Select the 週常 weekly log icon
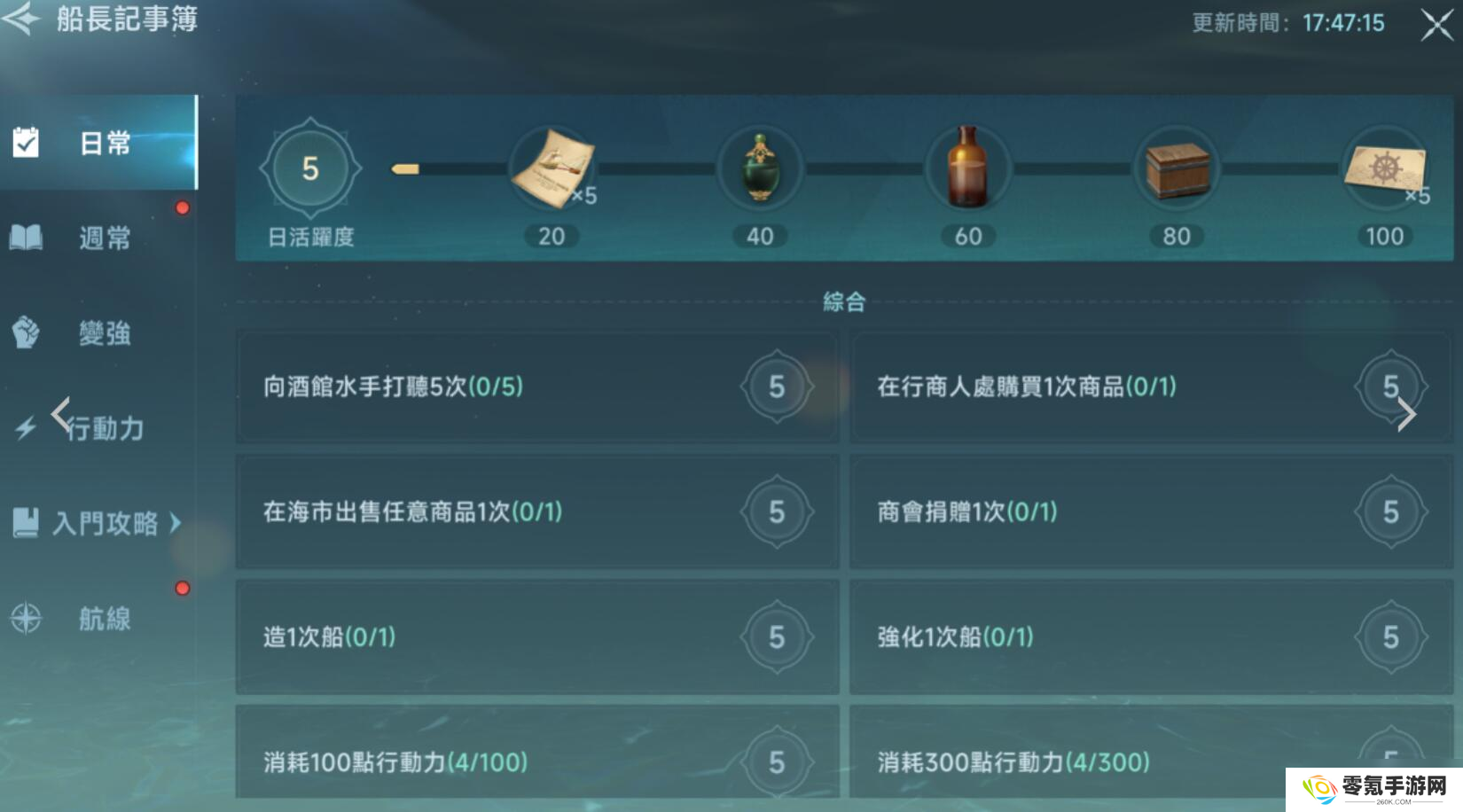The width and height of the screenshot is (1463, 812). (25, 236)
